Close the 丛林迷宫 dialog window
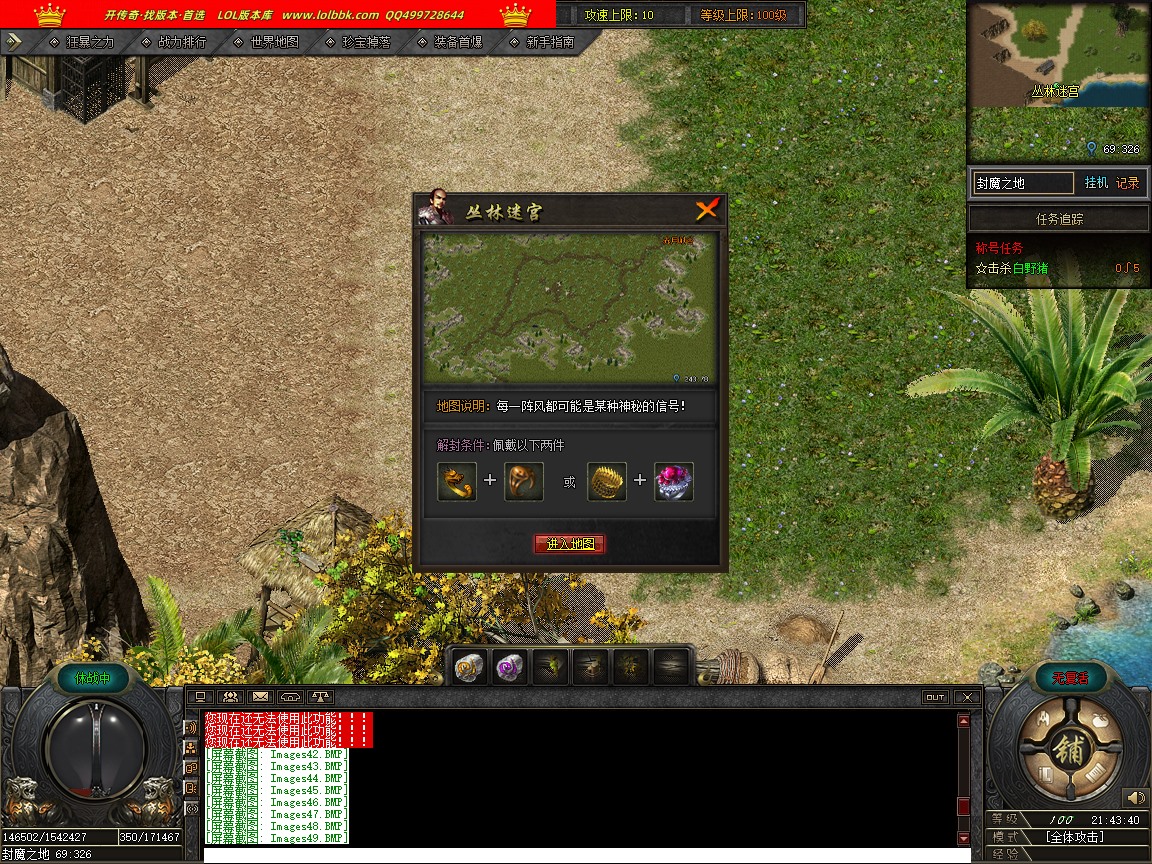The height and width of the screenshot is (864, 1152). 707,209
